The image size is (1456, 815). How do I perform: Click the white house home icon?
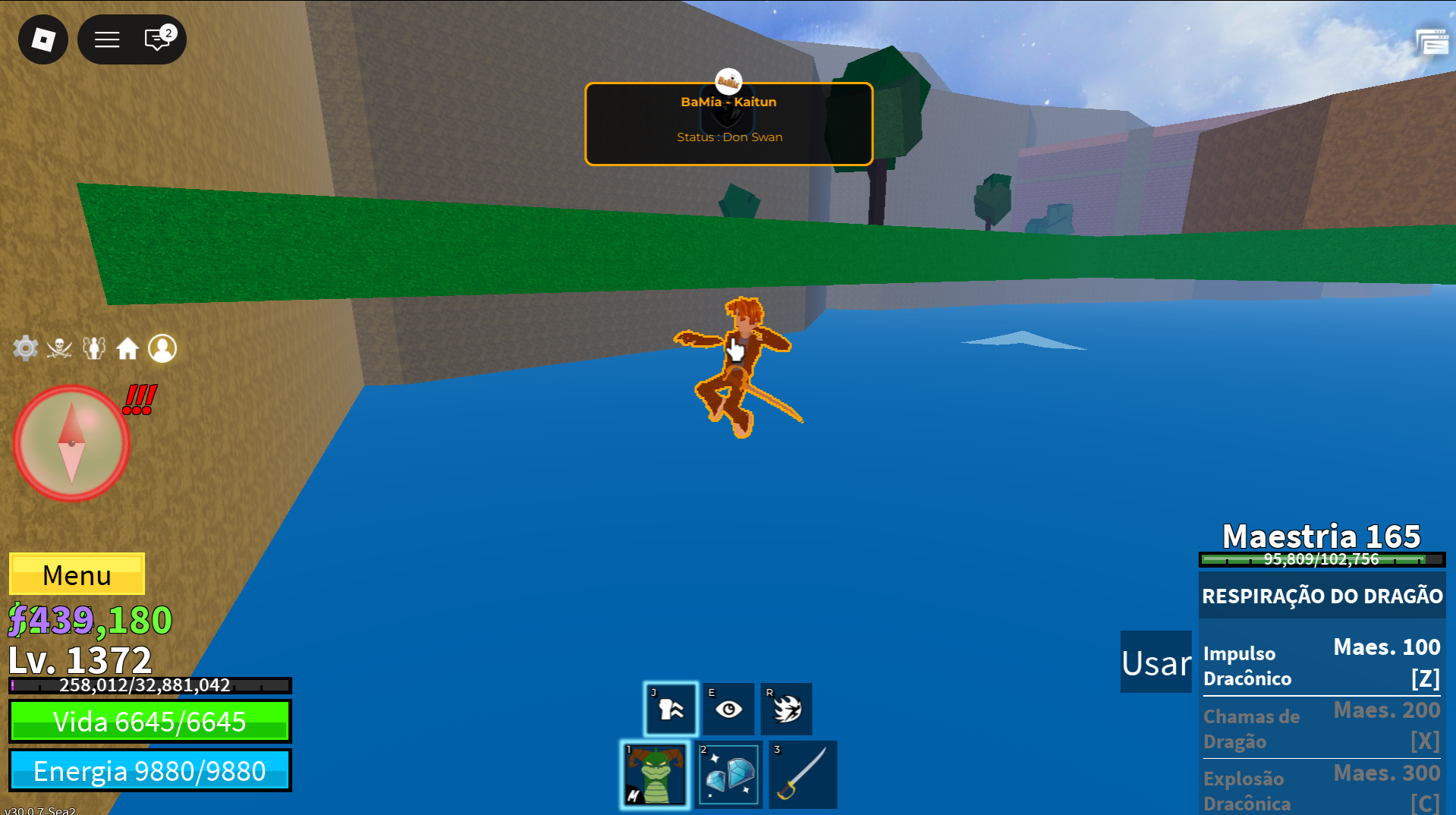click(x=127, y=348)
